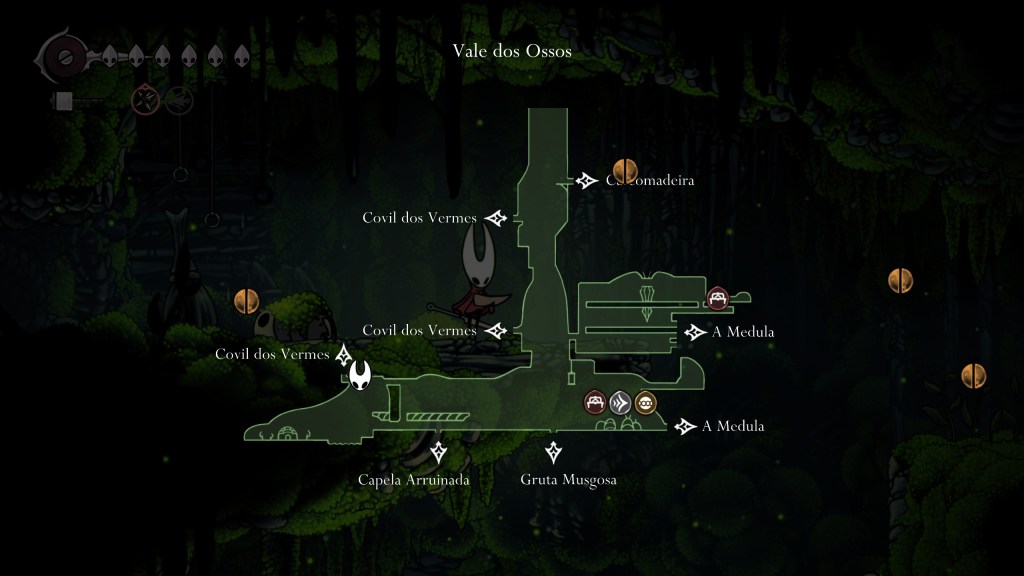This screenshot has height=576, width=1024.
Task: Select the Gruta Musgosa exit label
Action: [568, 479]
